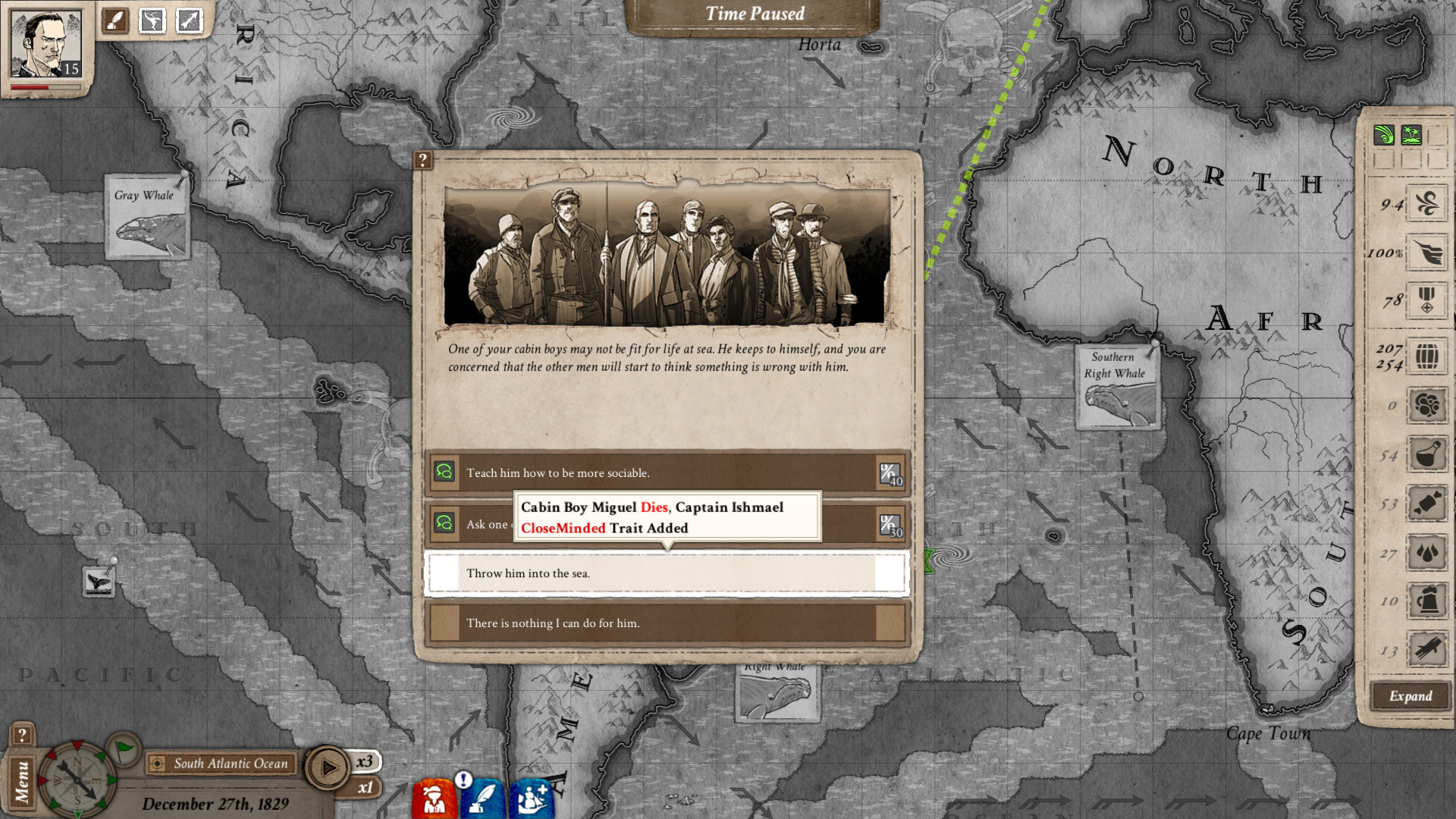Click the green flag near compass
The image size is (1456, 819).
124,750
